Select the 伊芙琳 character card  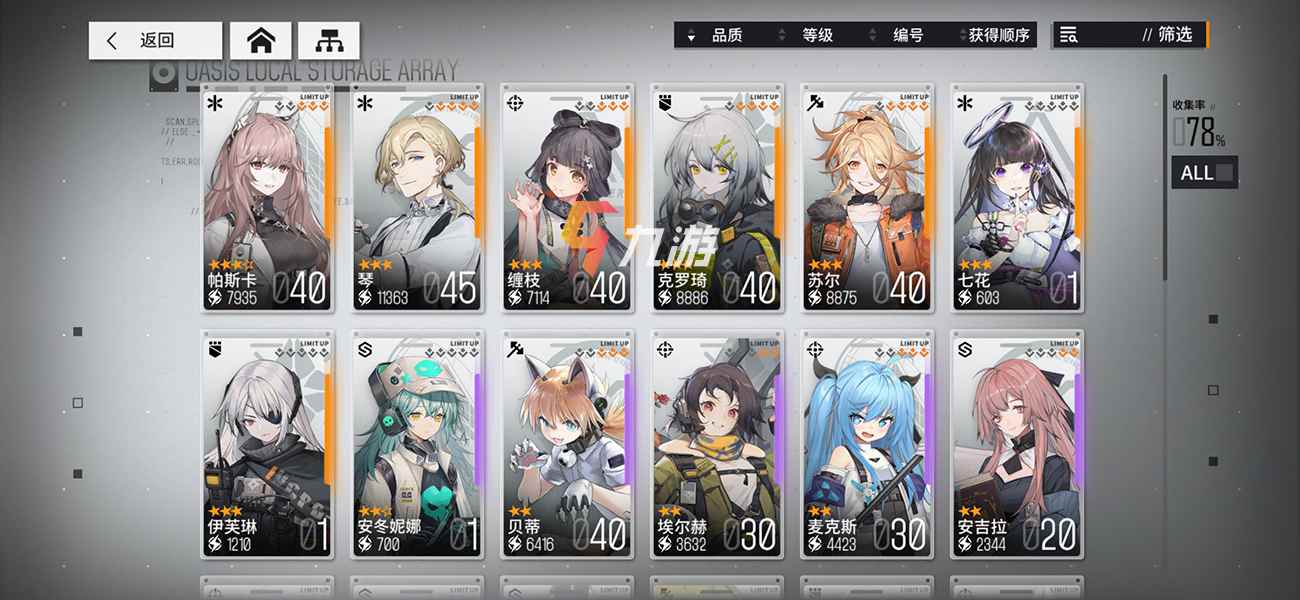pyautogui.click(x=266, y=444)
